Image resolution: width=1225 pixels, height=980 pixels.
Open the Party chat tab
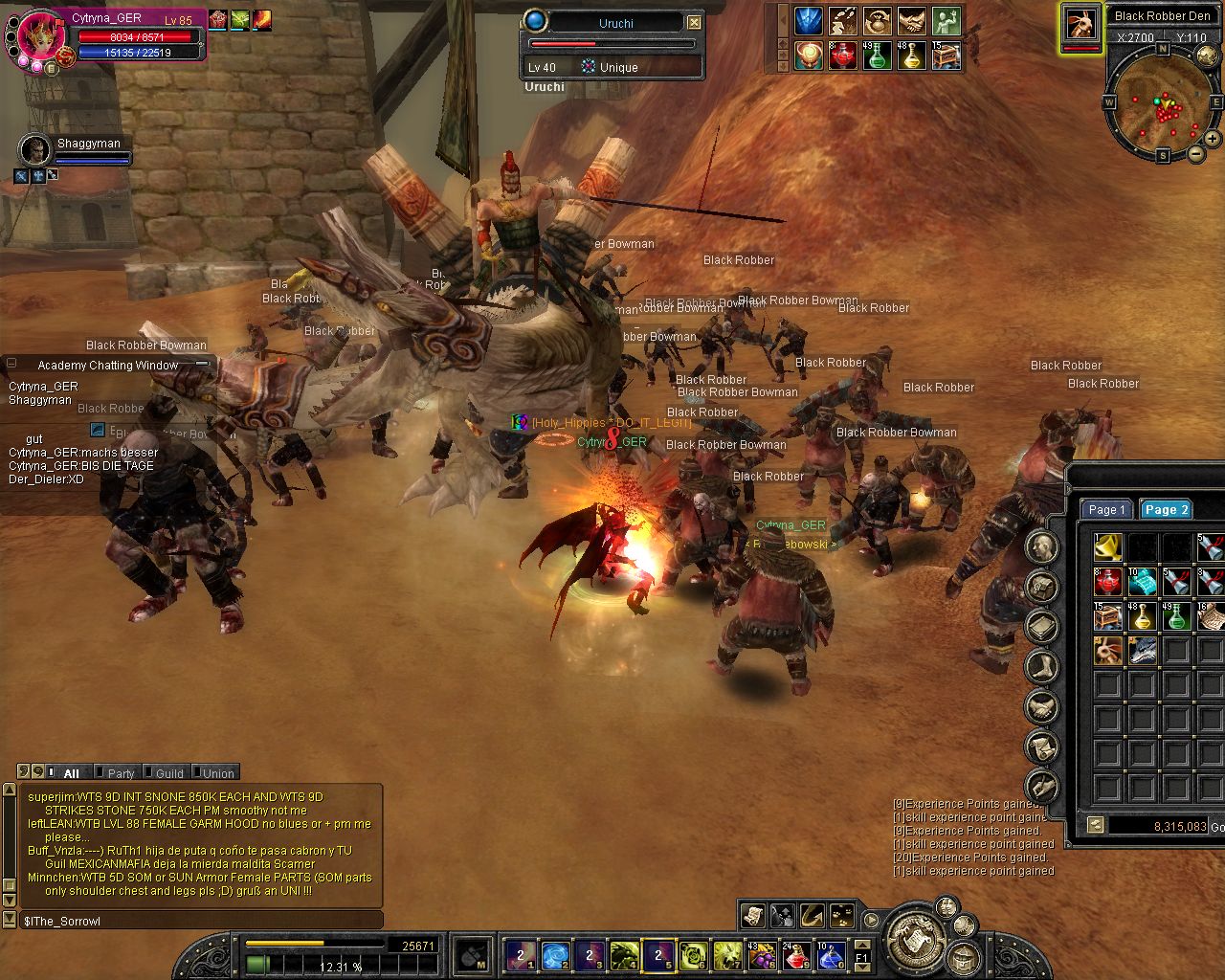pyautogui.click(x=121, y=773)
